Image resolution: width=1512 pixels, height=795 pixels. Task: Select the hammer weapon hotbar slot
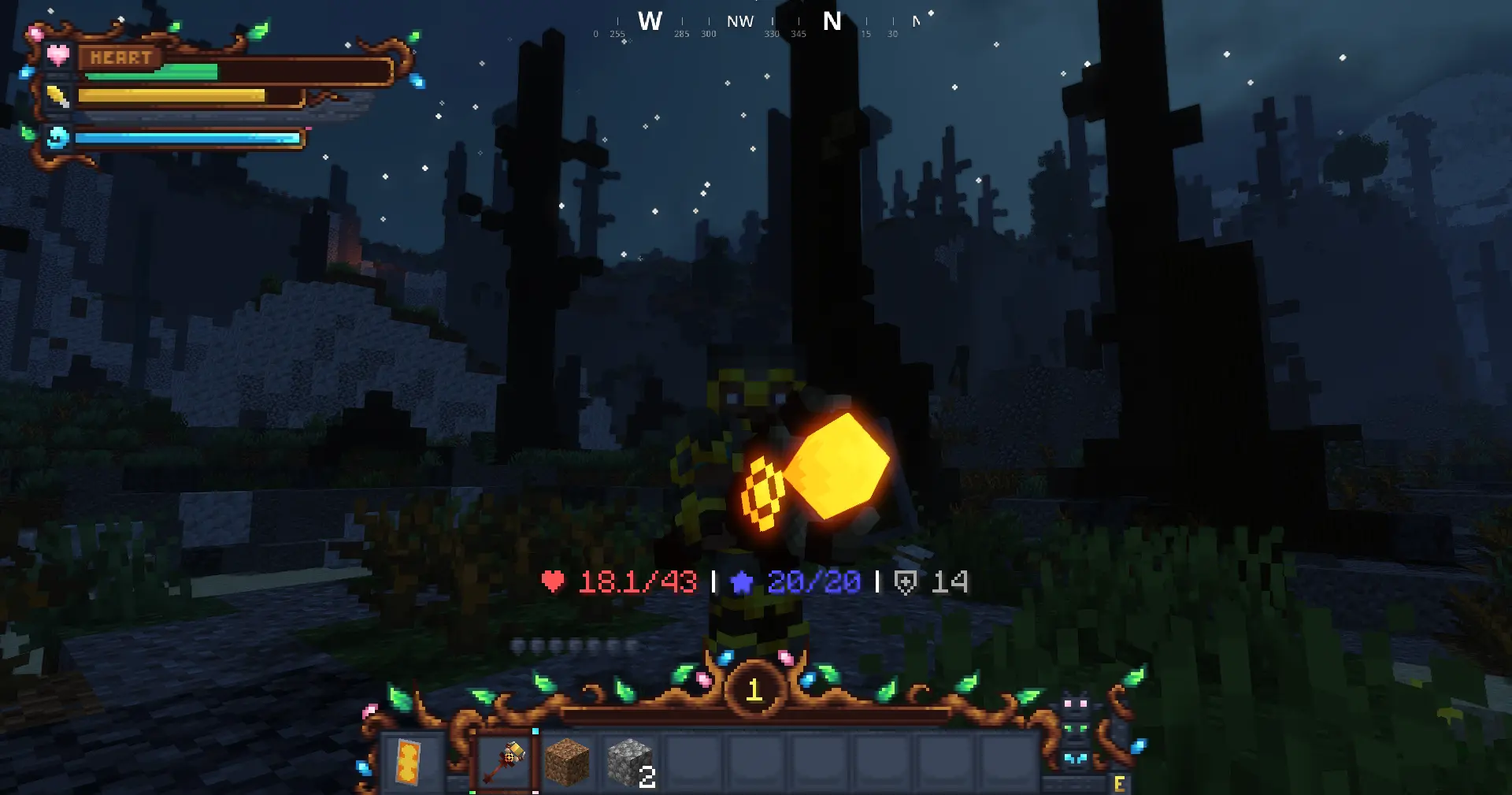pos(506,762)
